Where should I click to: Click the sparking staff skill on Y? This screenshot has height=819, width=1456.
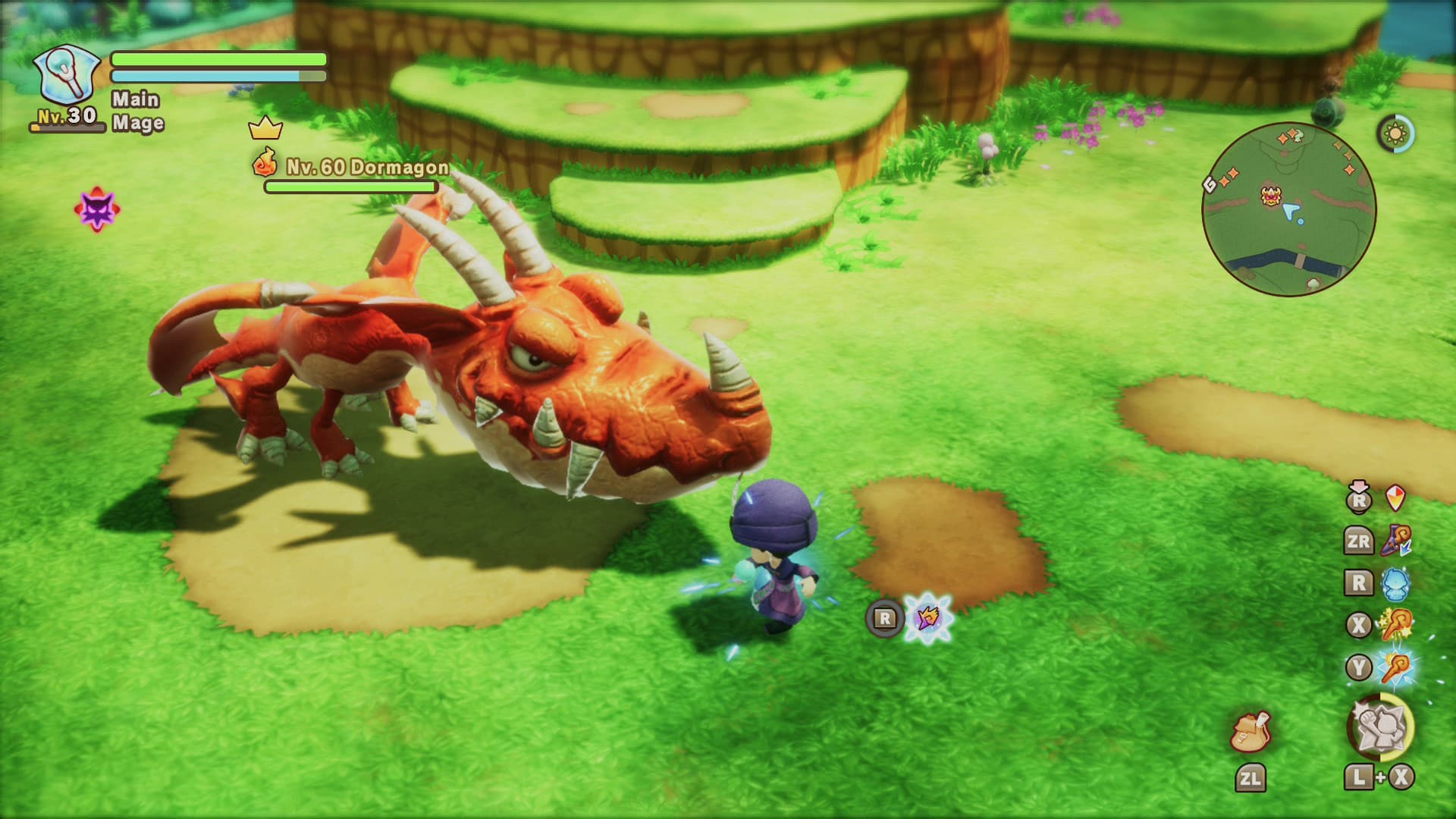(1396, 665)
